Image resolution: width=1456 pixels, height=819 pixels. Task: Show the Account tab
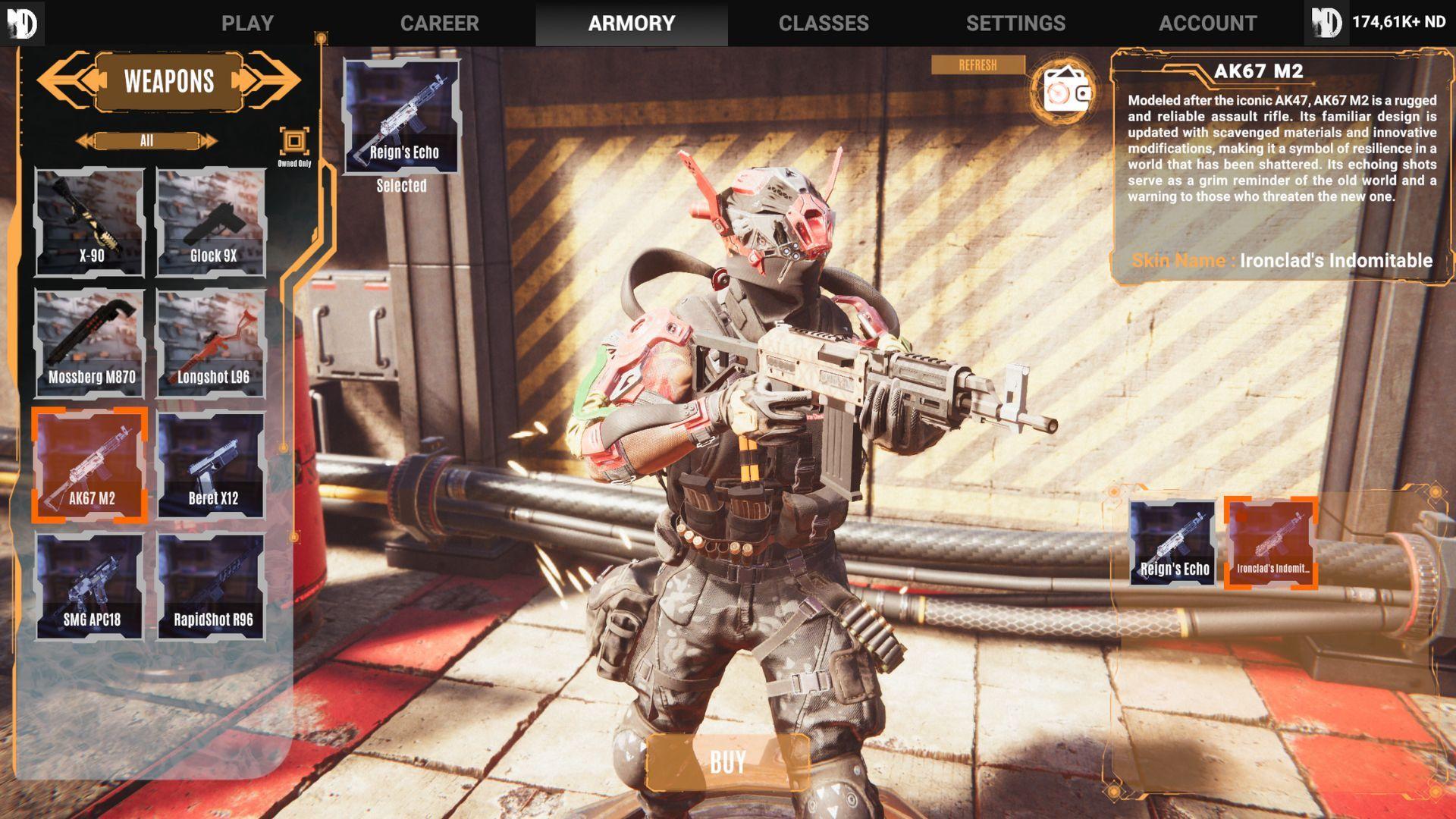click(1207, 23)
